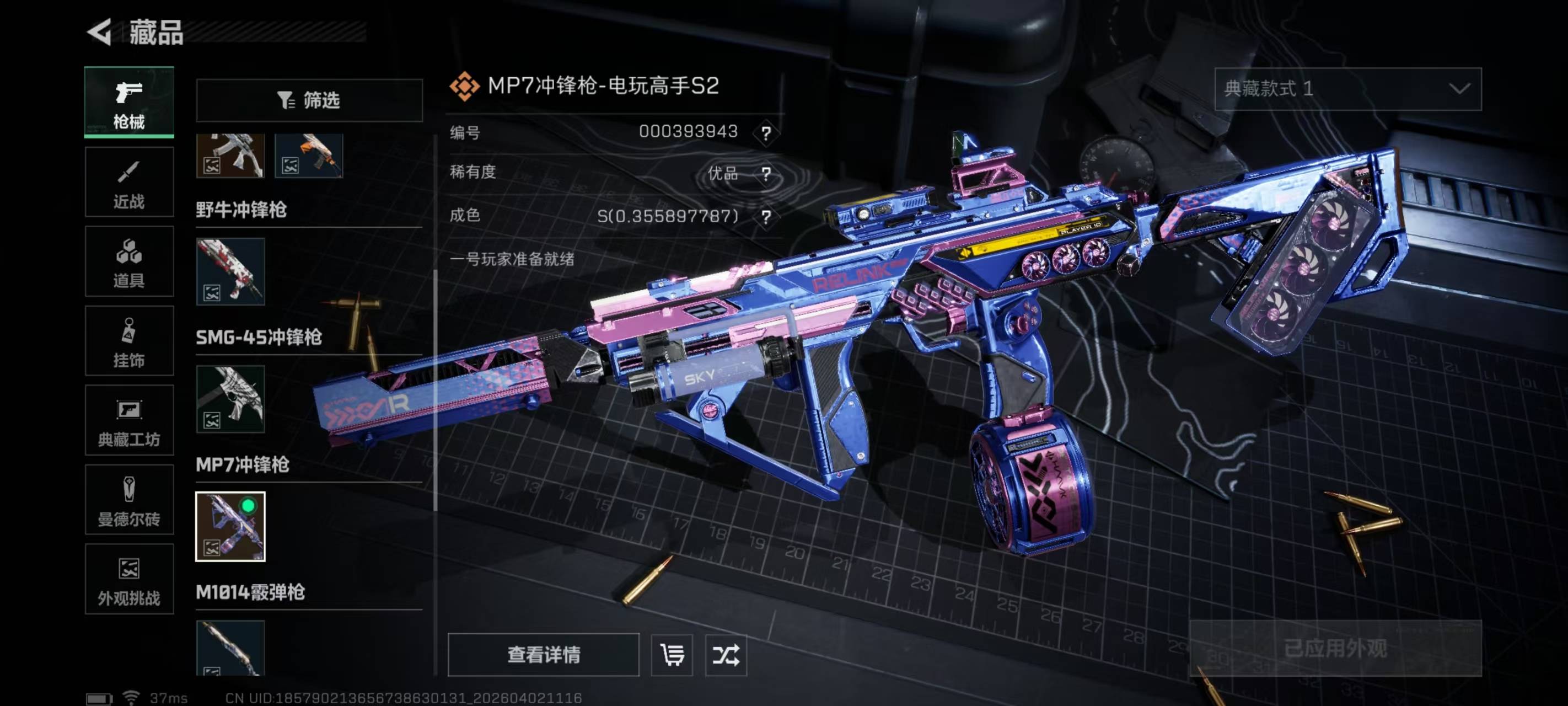Viewport: 1568px width, 706px height.
Task: Select the 野牛冲锋枪 skin thumbnail
Action: tap(230, 272)
